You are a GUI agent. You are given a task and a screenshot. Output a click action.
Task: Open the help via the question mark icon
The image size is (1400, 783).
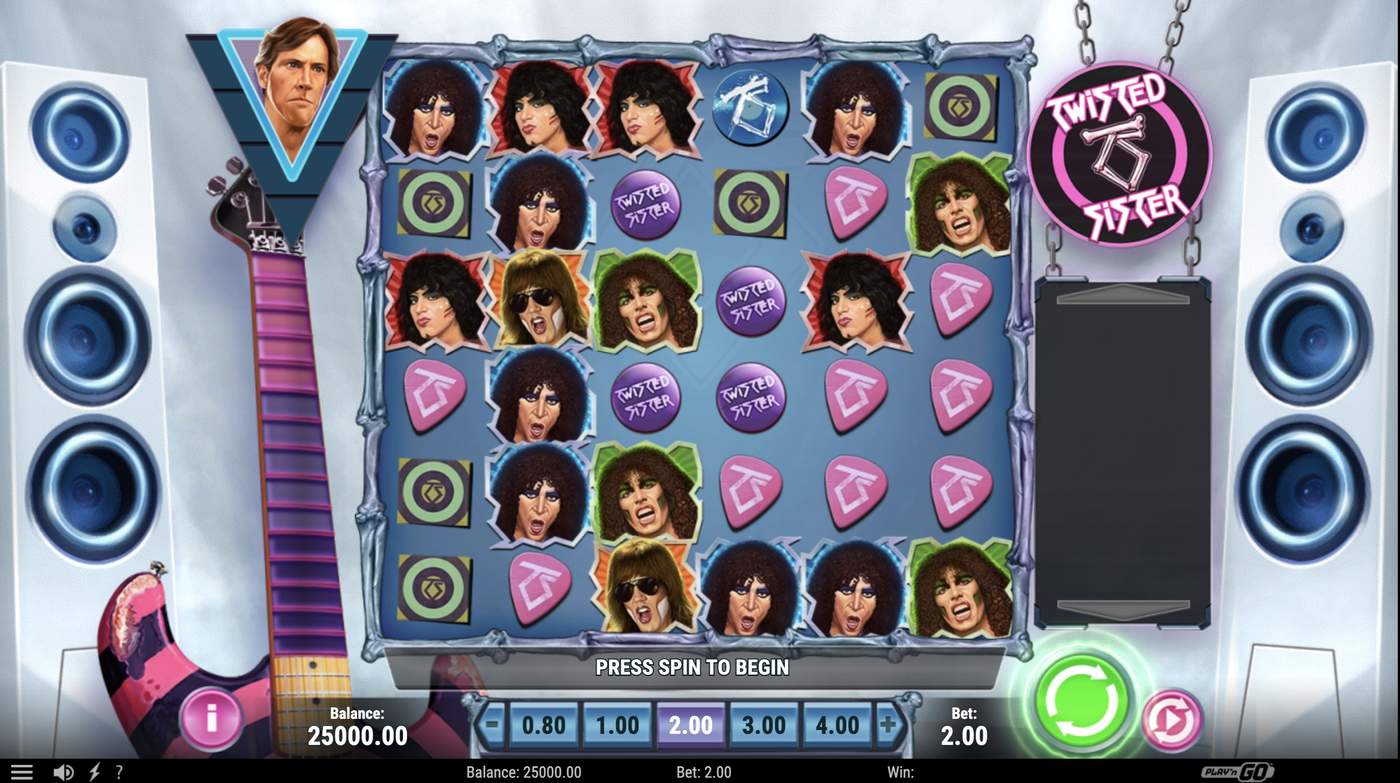pos(119,771)
